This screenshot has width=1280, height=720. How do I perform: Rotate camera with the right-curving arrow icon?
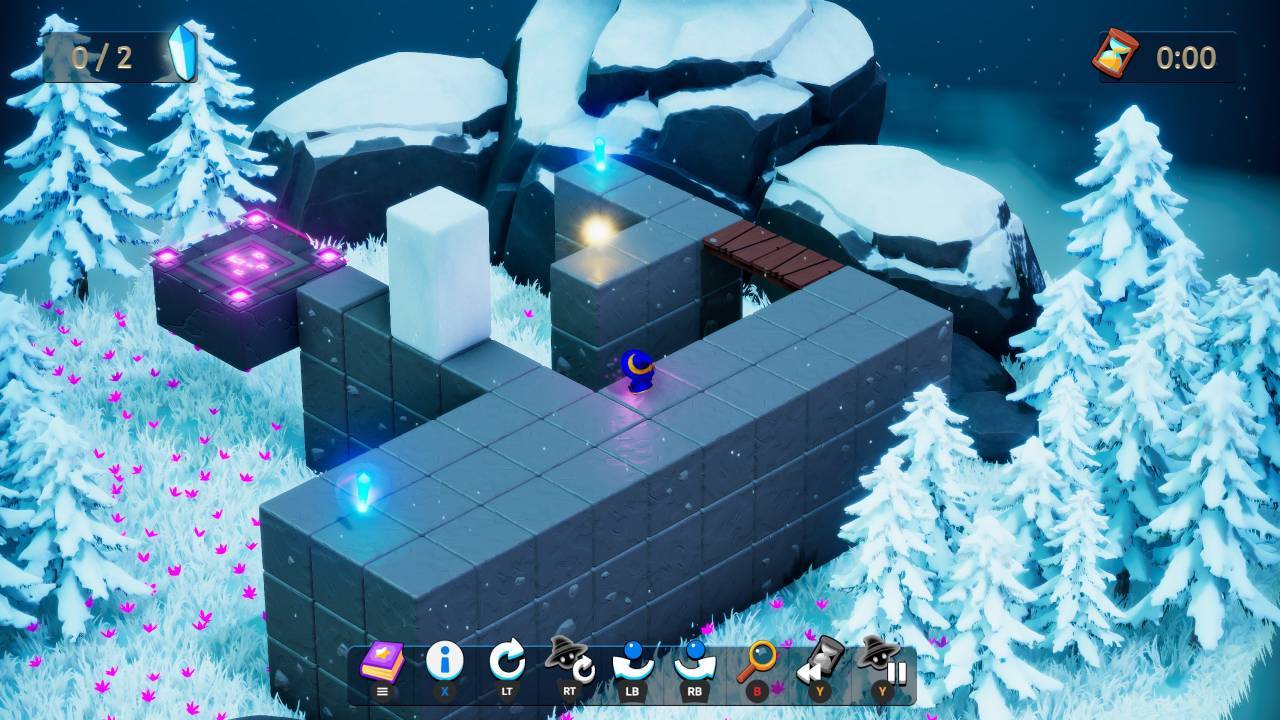(695, 661)
